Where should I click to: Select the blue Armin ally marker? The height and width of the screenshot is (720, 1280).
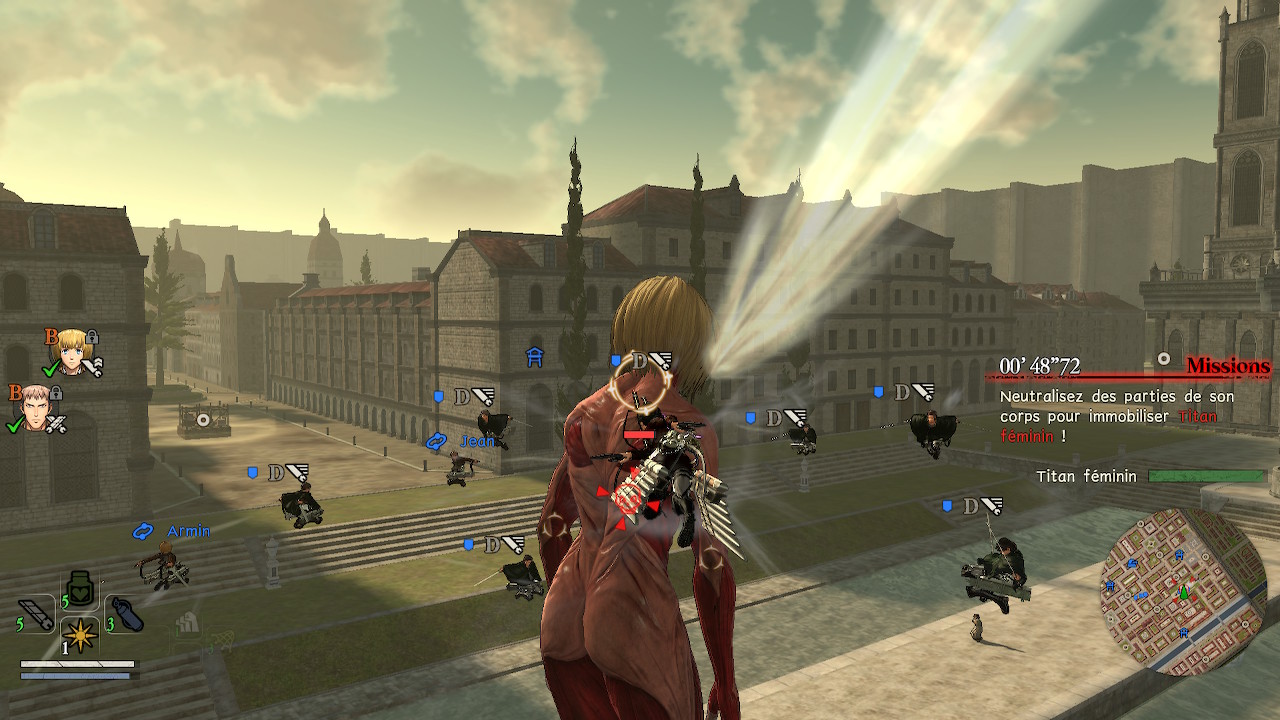(x=143, y=531)
